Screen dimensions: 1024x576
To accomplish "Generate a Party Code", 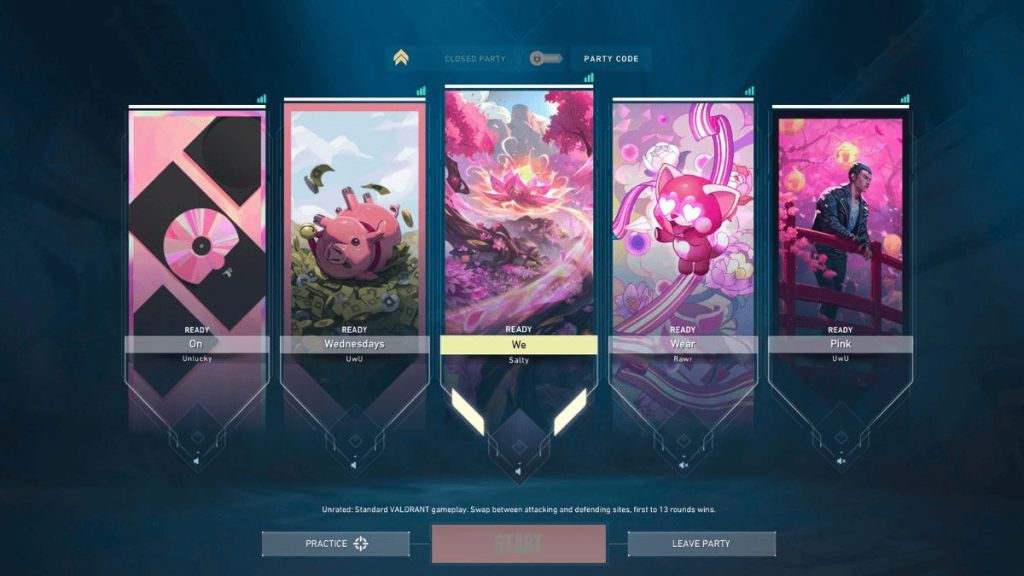I will point(611,59).
